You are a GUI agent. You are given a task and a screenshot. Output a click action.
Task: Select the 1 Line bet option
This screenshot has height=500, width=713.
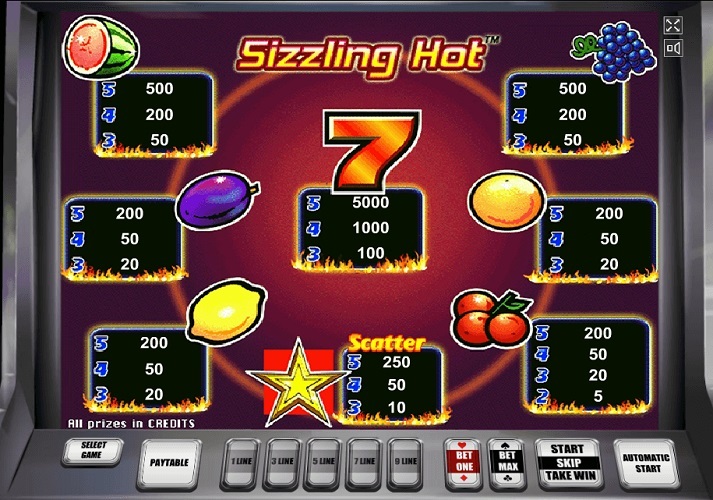point(239,463)
